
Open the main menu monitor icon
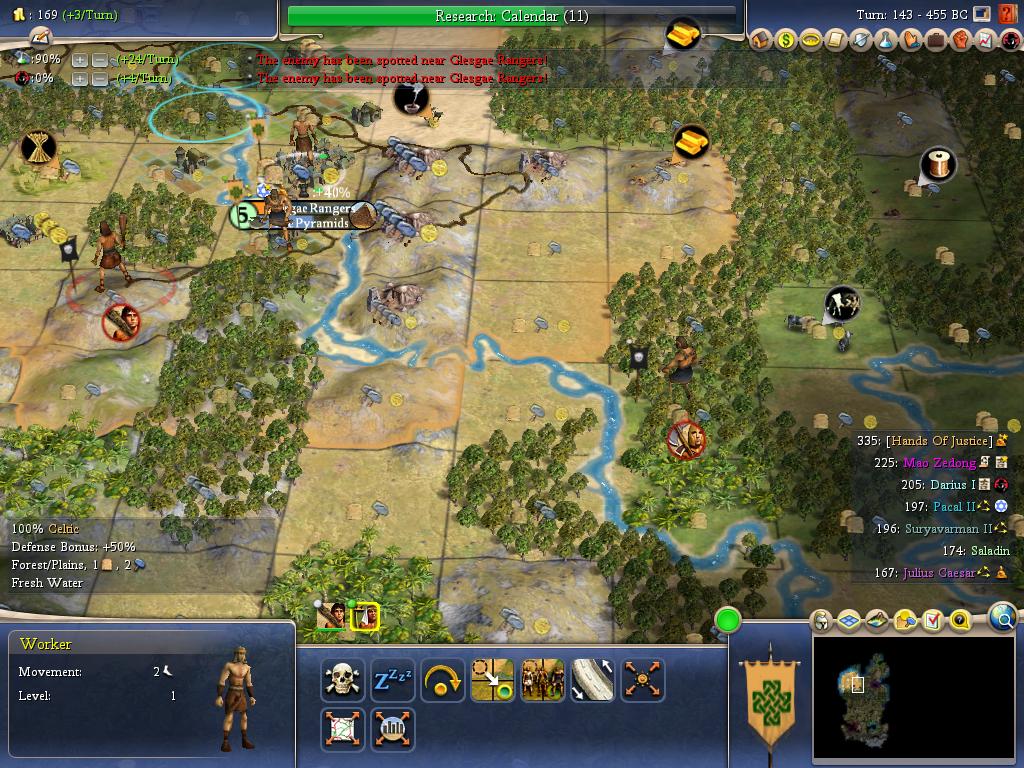pyautogui.click(x=983, y=14)
